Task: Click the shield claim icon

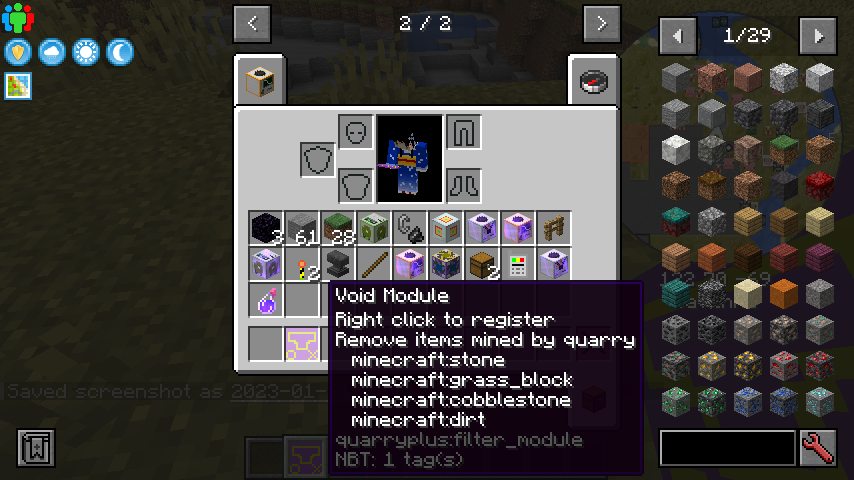Action: pos(18,51)
